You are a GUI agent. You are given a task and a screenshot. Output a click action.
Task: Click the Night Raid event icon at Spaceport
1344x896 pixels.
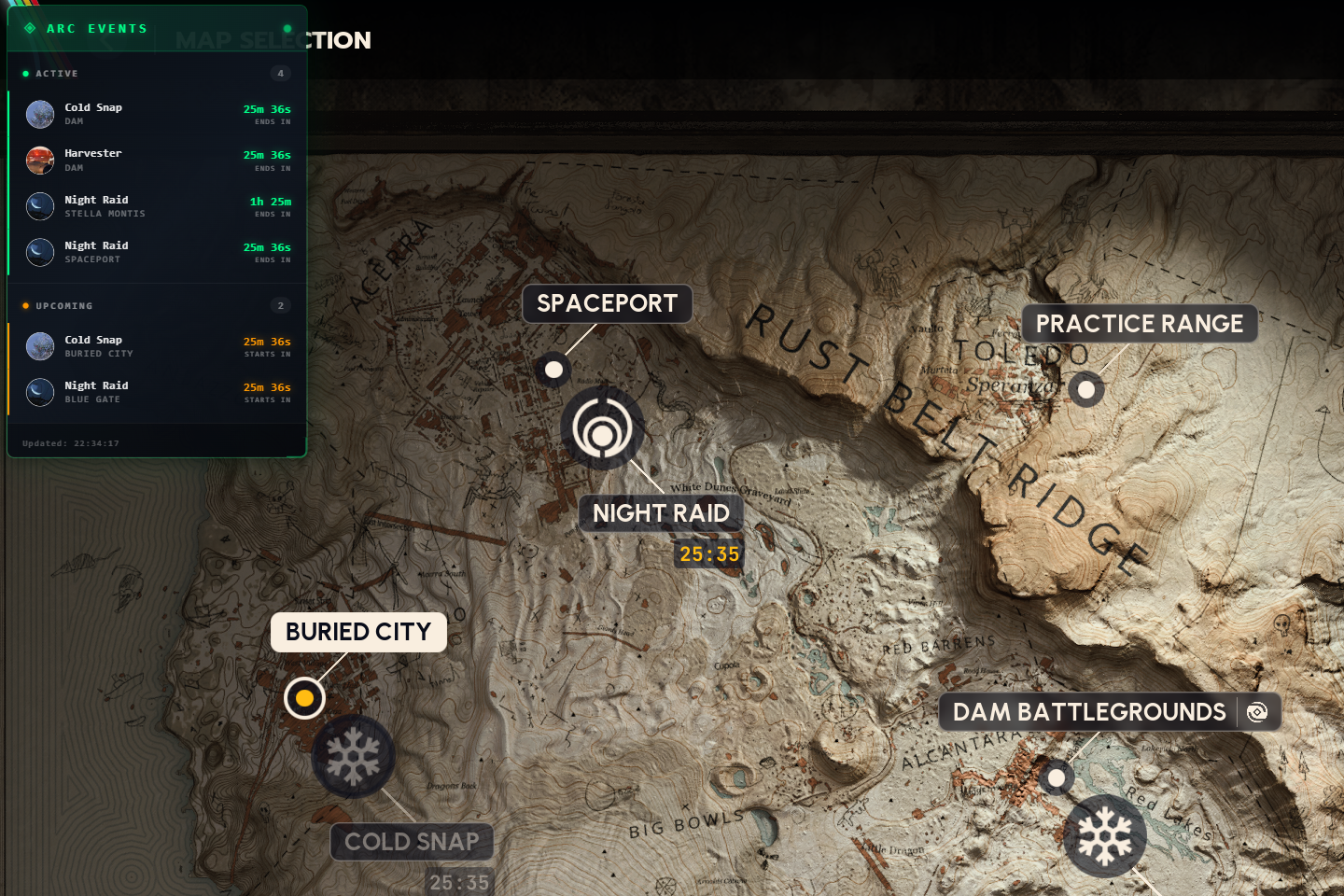click(602, 428)
